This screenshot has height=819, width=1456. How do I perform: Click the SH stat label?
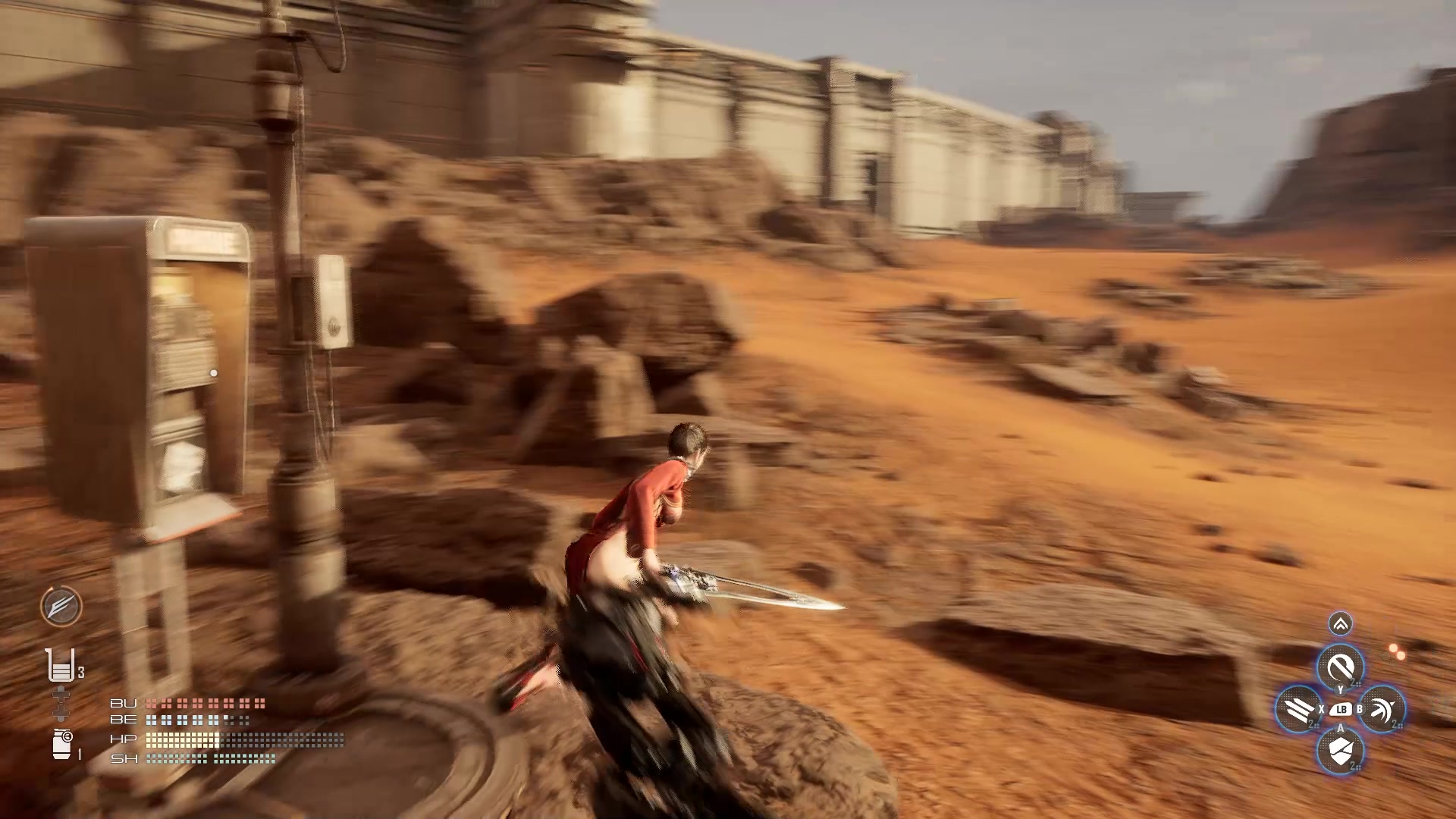click(124, 758)
